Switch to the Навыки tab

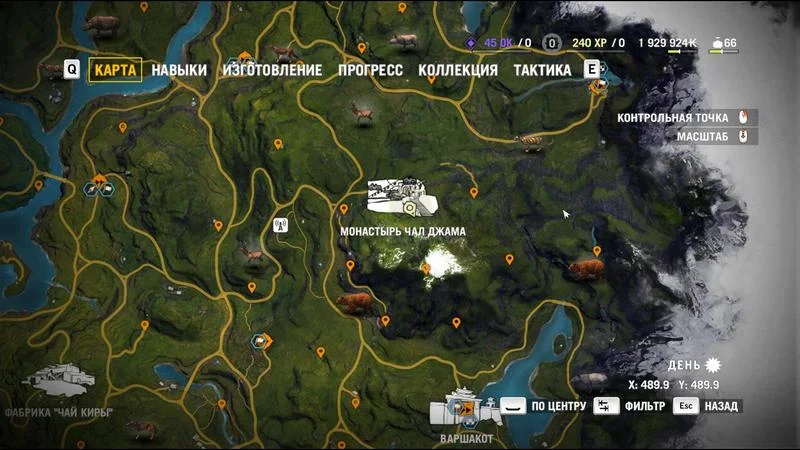point(179,70)
